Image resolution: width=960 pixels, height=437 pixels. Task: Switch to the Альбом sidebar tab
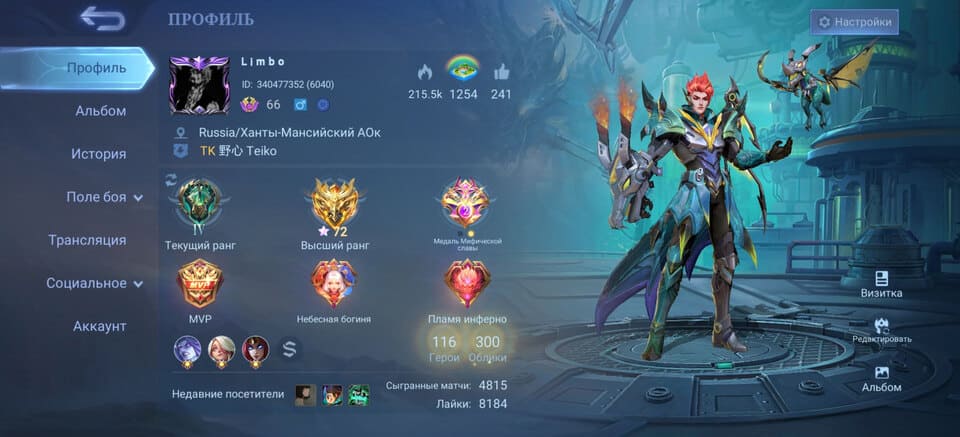tap(100, 111)
